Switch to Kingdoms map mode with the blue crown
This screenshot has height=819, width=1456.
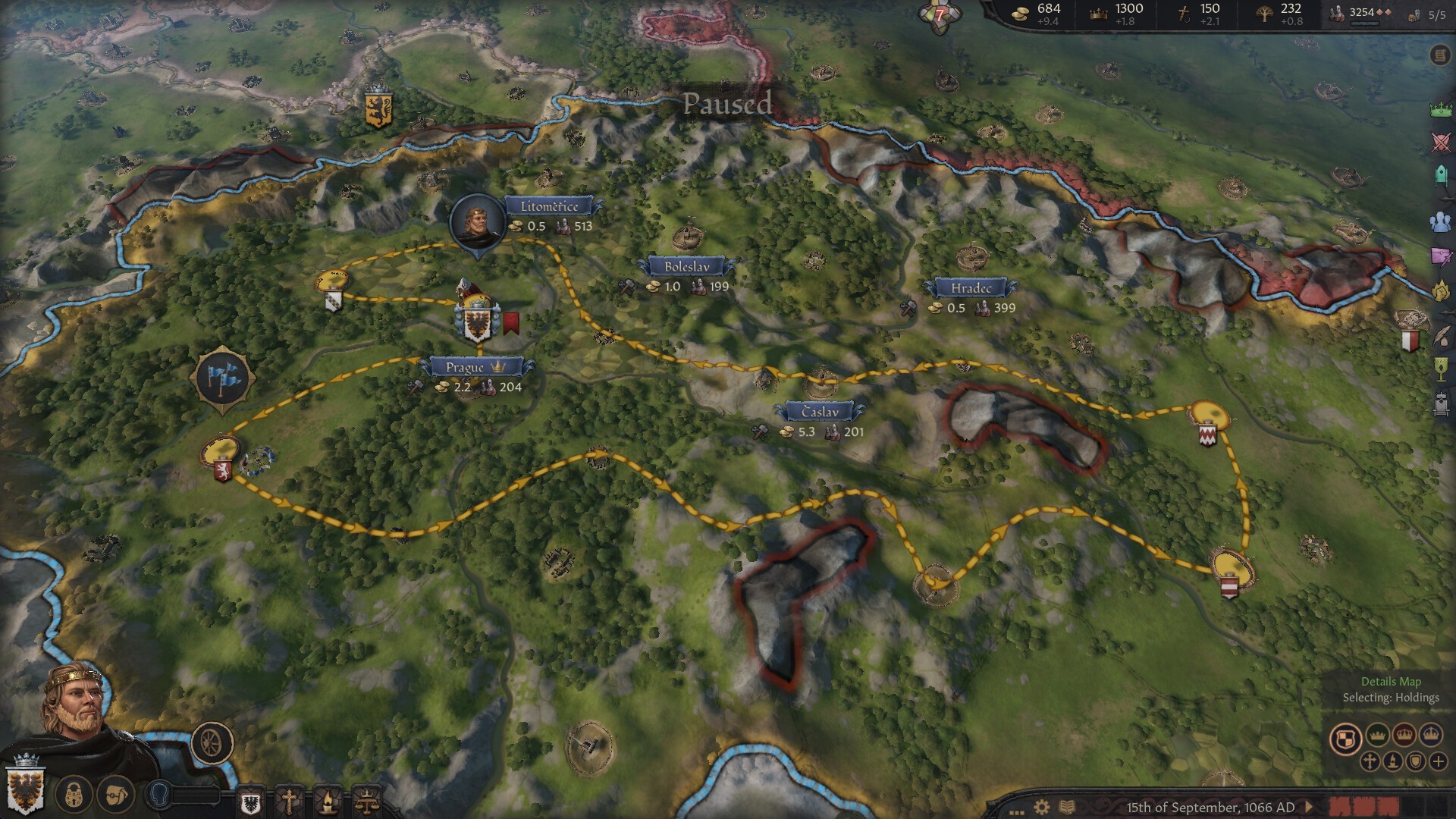click(1431, 736)
